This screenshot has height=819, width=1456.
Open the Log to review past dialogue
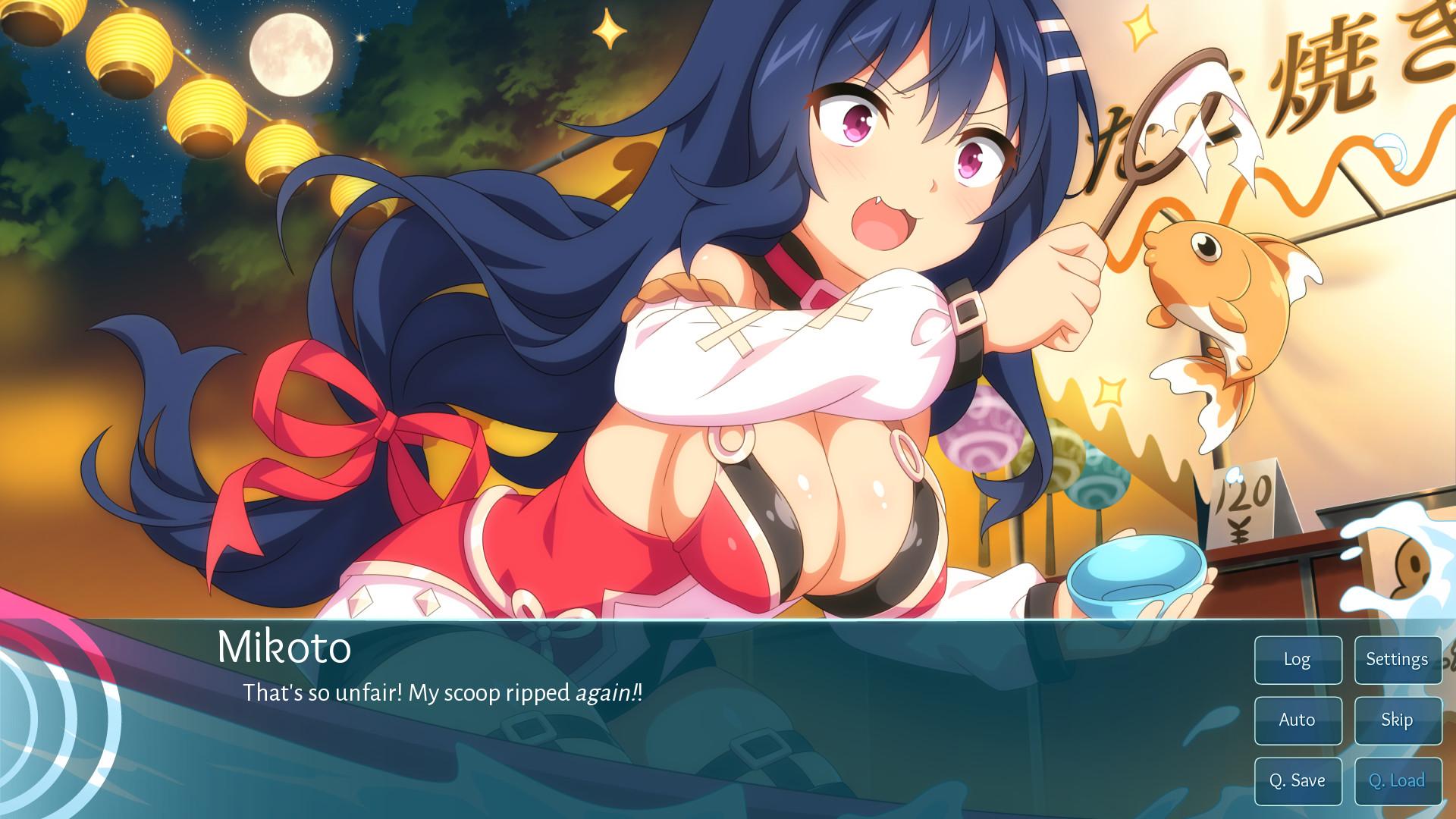pyautogui.click(x=1297, y=660)
